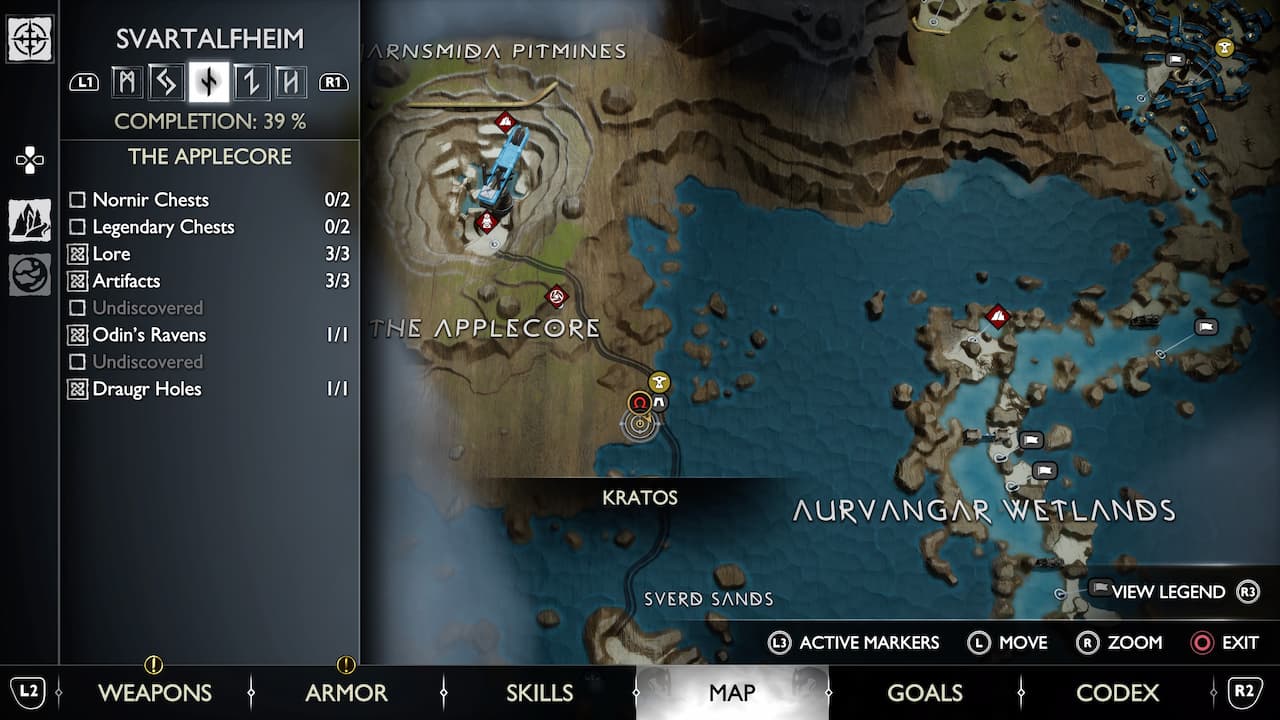This screenshot has height=720, width=1280.
Task: Open the CODEX tab
Action: point(1117,692)
